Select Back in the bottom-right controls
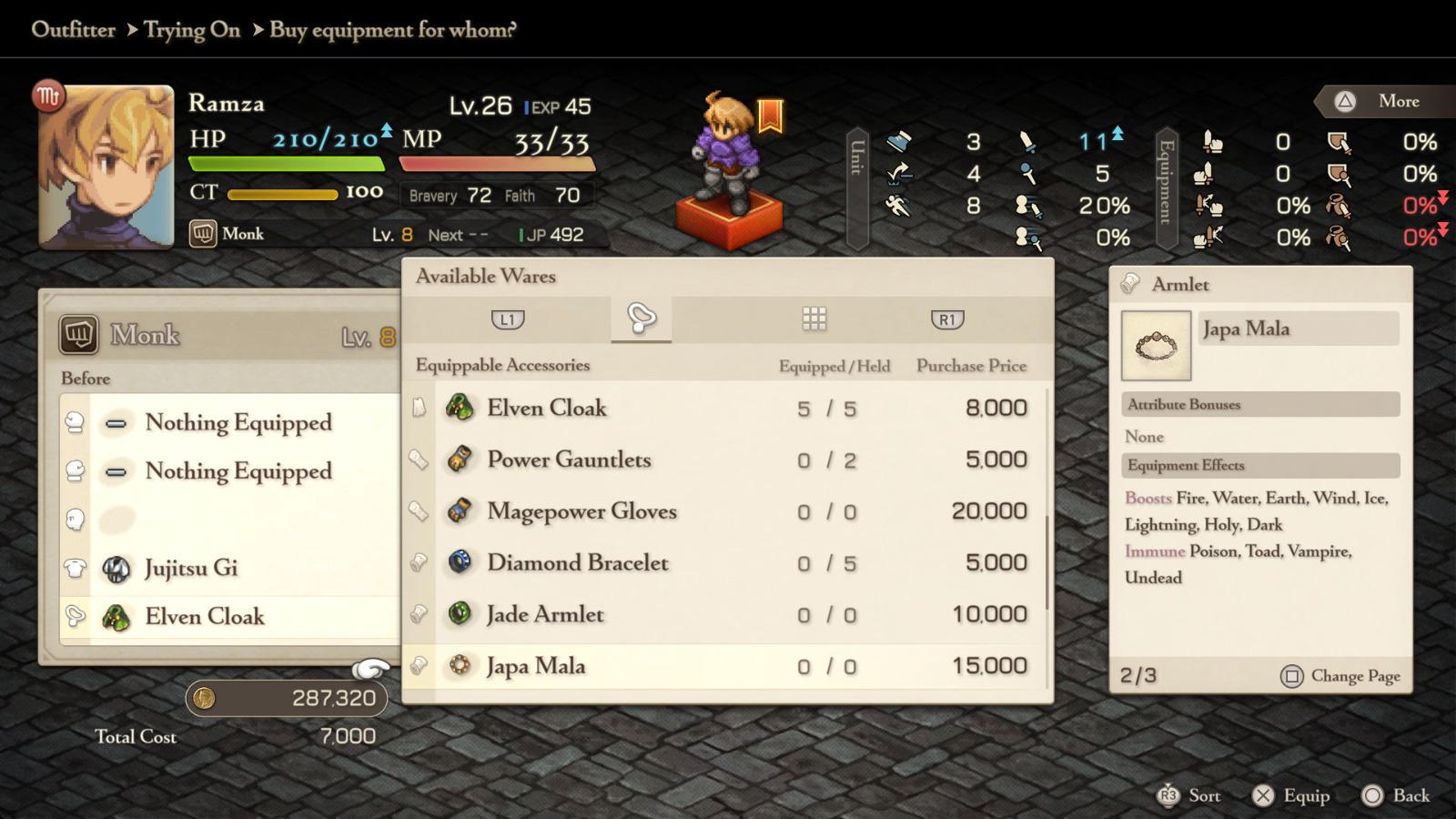The width and height of the screenshot is (1456, 819). point(1398,795)
